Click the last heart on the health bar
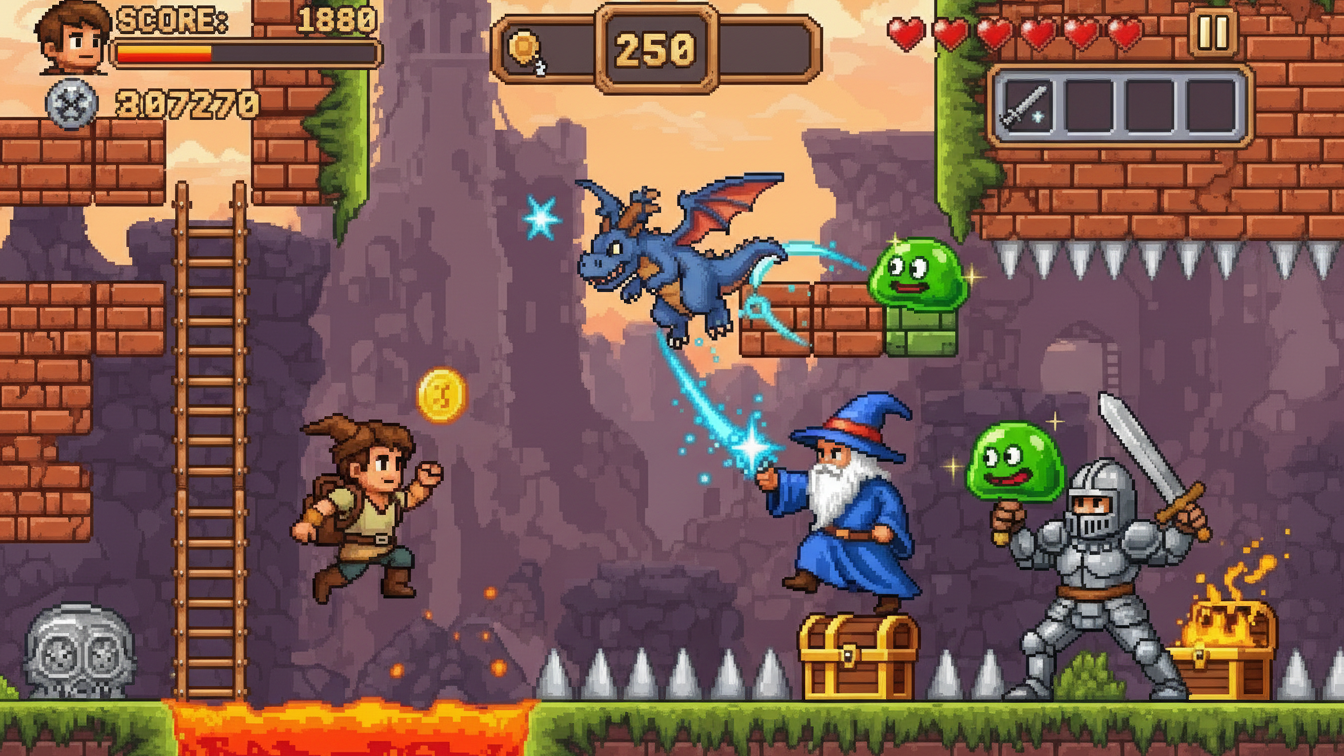 point(1127,33)
